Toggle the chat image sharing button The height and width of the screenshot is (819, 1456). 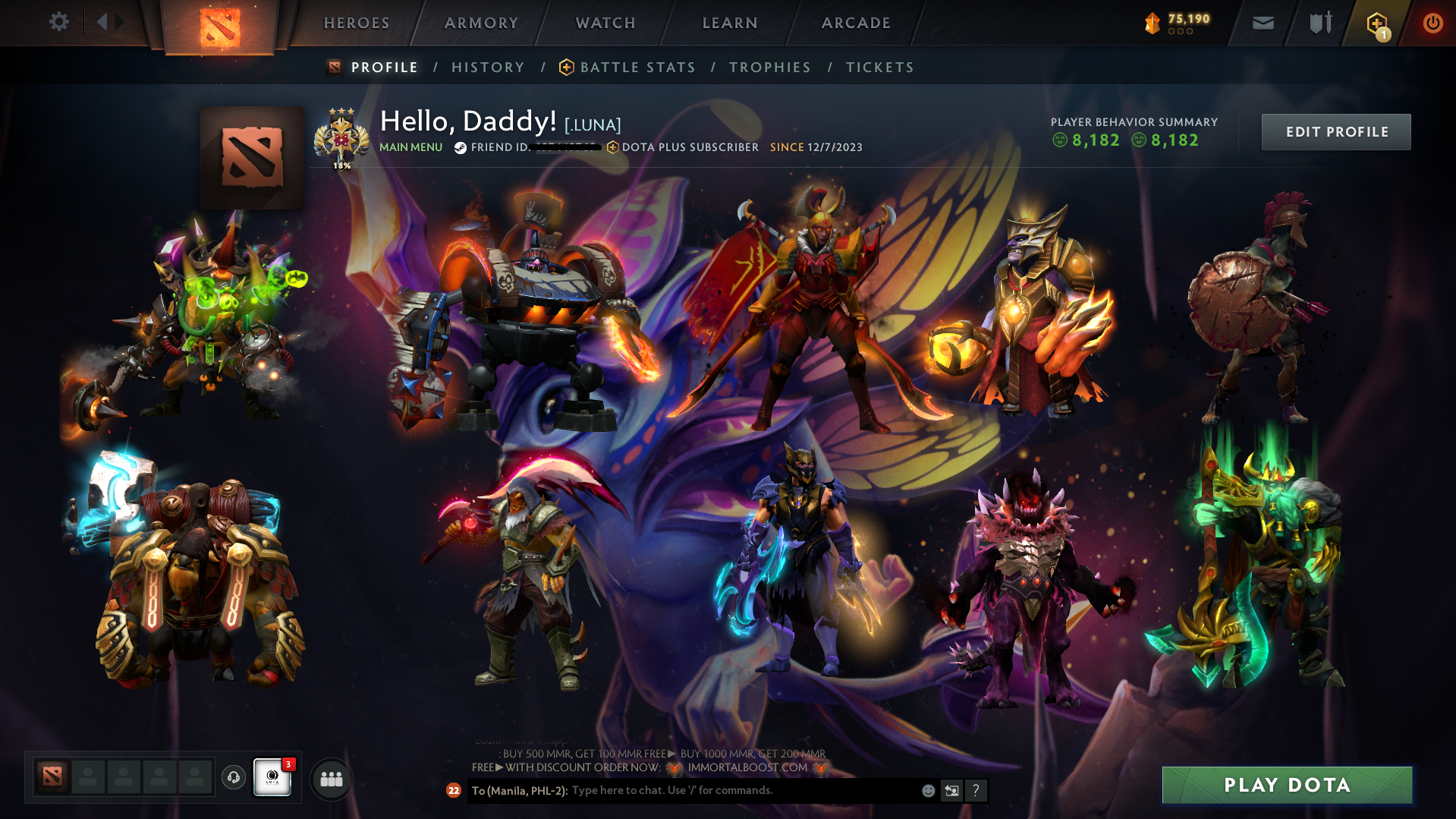pos(951,790)
